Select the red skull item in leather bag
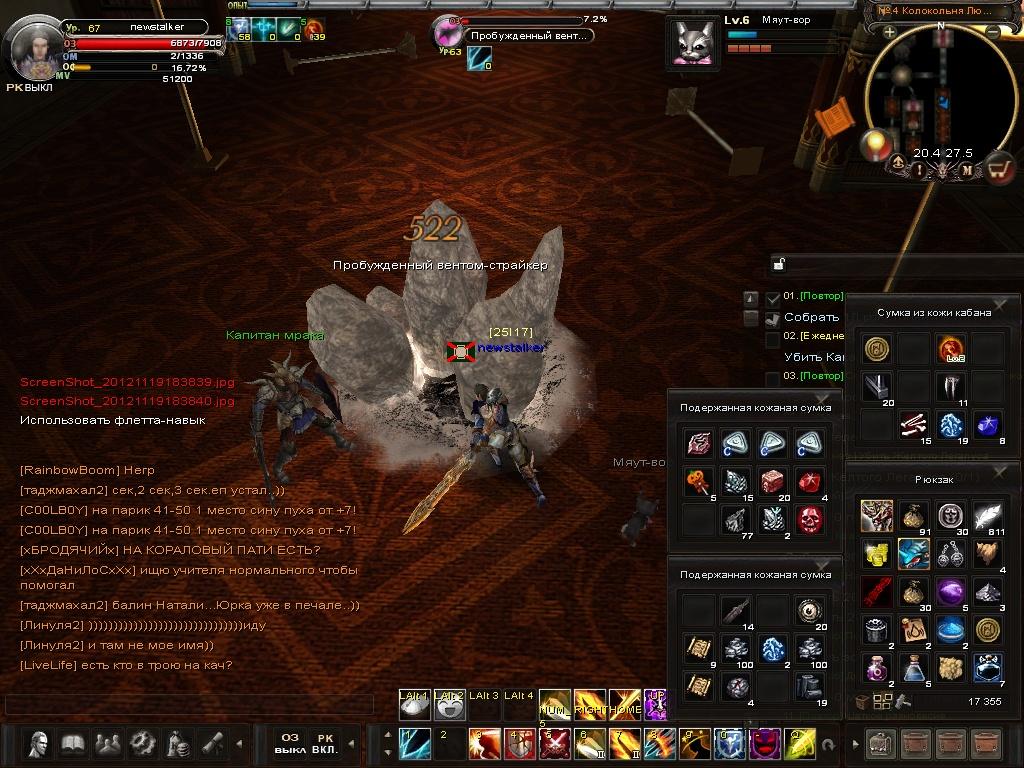This screenshot has height=768, width=1024. point(810,519)
